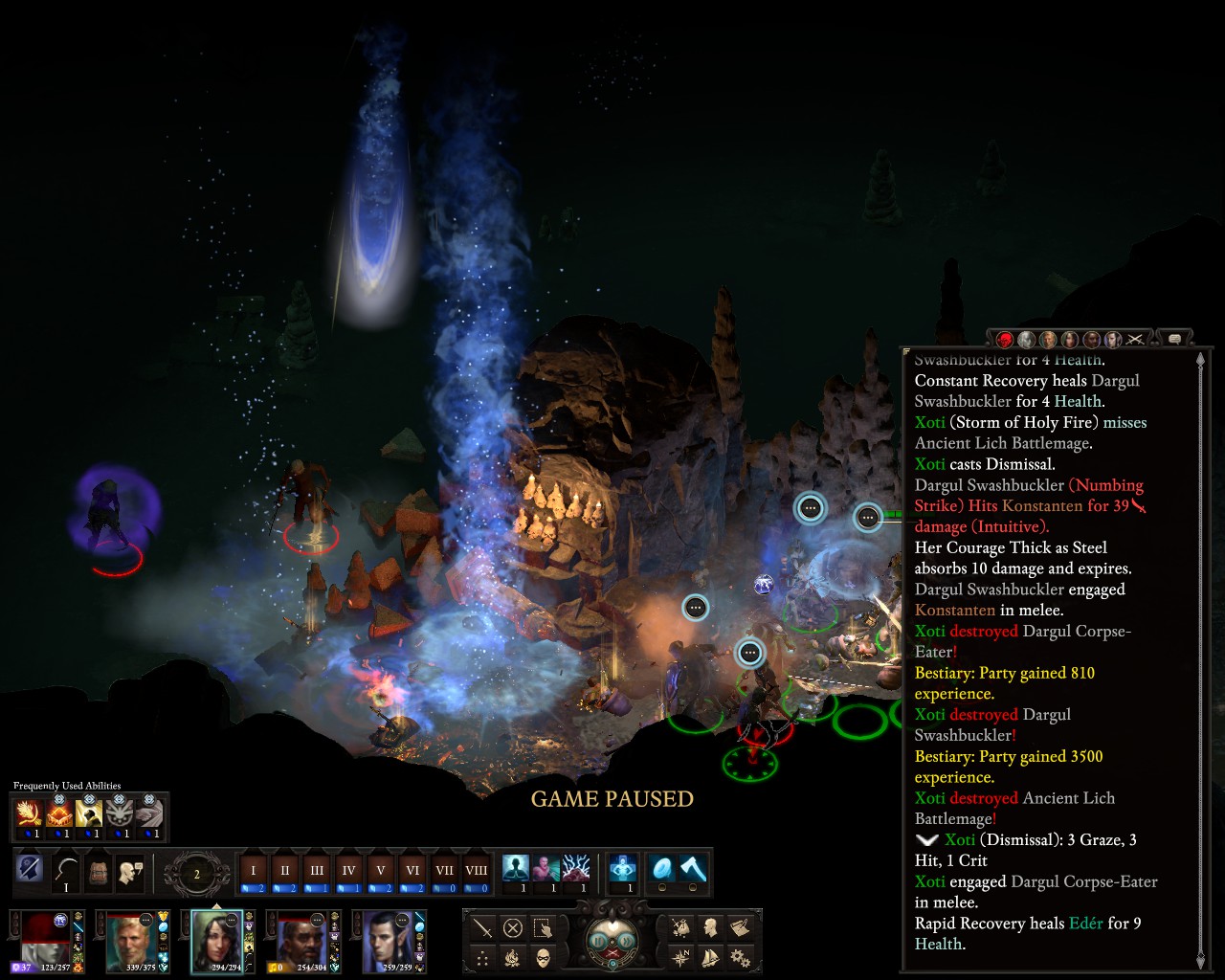Switch combat log to the speech-bubble tab
Image resolution: width=1225 pixels, height=980 pixels.
click(1174, 339)
